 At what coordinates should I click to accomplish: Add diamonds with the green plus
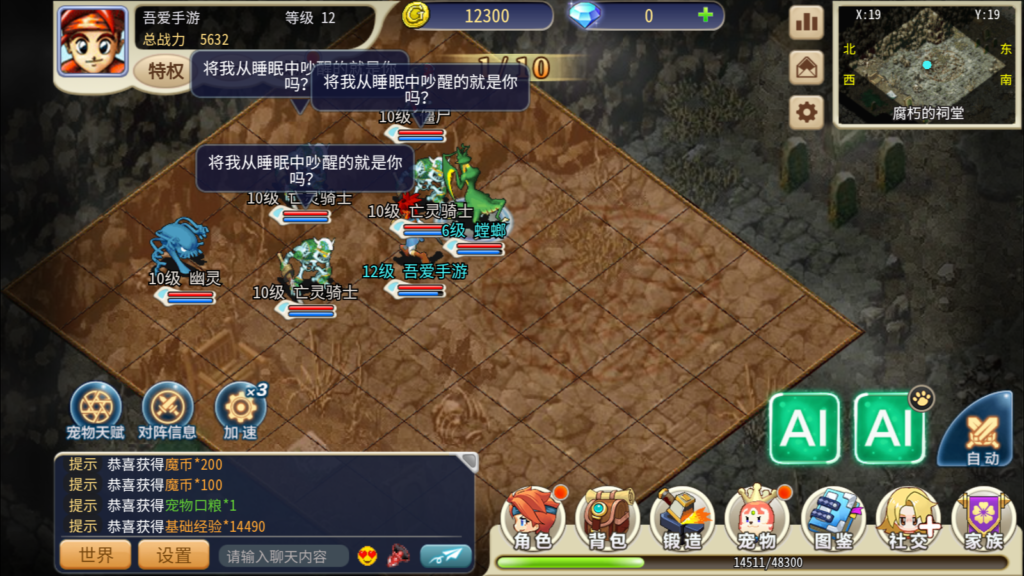[706, 16]
